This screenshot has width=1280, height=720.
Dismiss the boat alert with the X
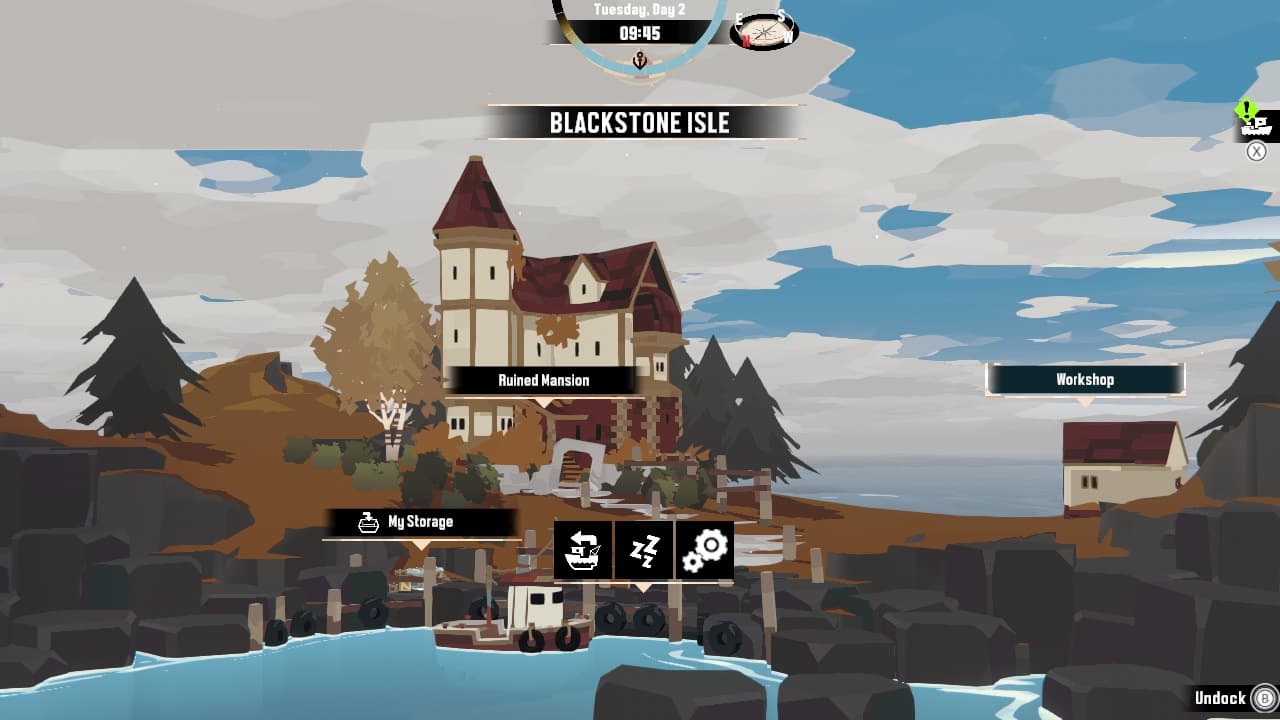(1256, 150)
